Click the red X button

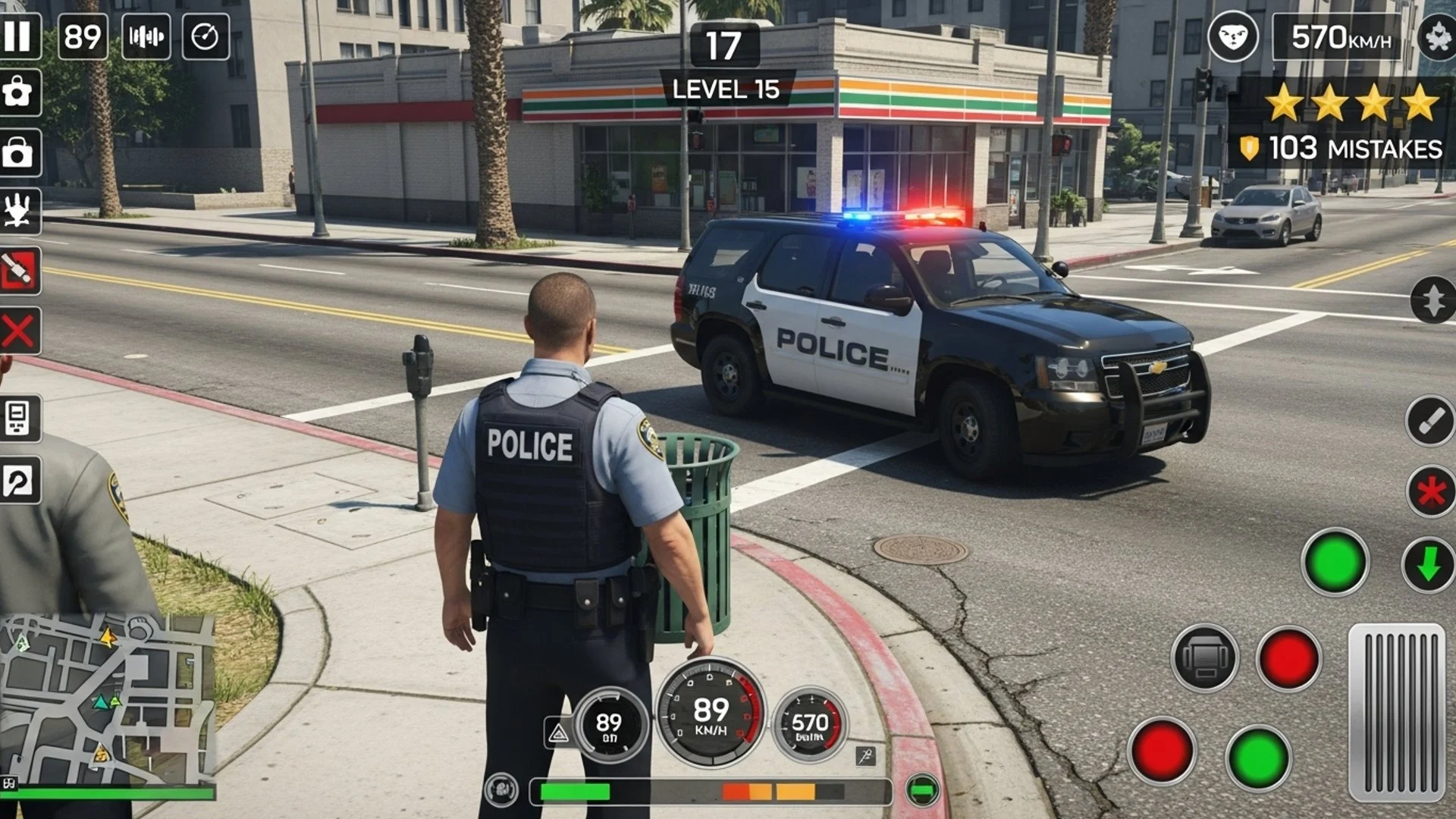click(19, 331)
